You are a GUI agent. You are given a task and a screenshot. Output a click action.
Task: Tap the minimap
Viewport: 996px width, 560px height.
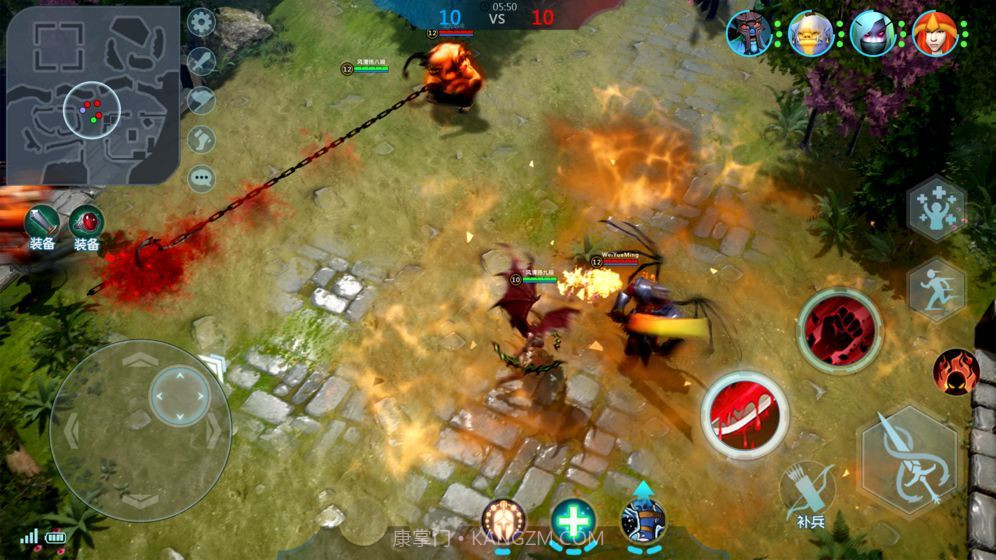click(92, 95)
